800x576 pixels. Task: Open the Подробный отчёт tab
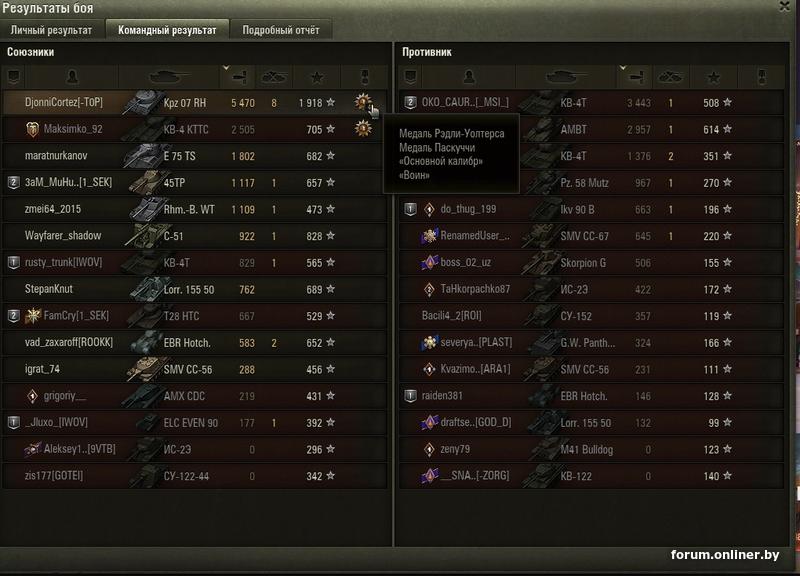point(281,30)
